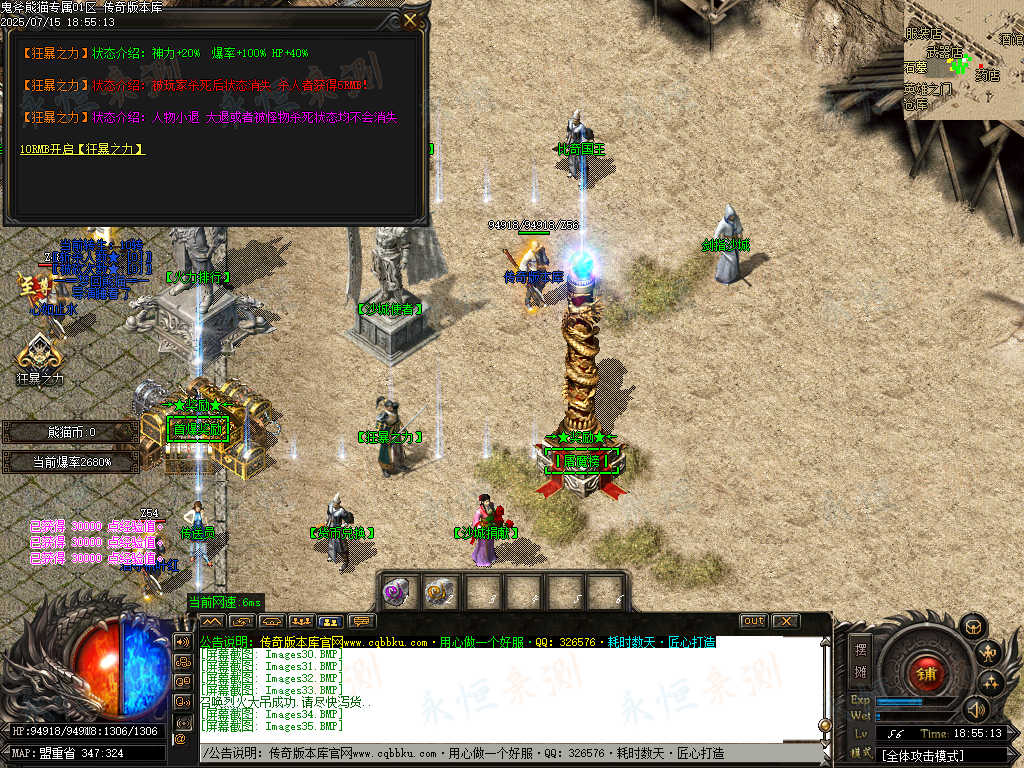Click the chat panel's out button
Viewport: 1024px width, 768px height.
tap(753, 621)
